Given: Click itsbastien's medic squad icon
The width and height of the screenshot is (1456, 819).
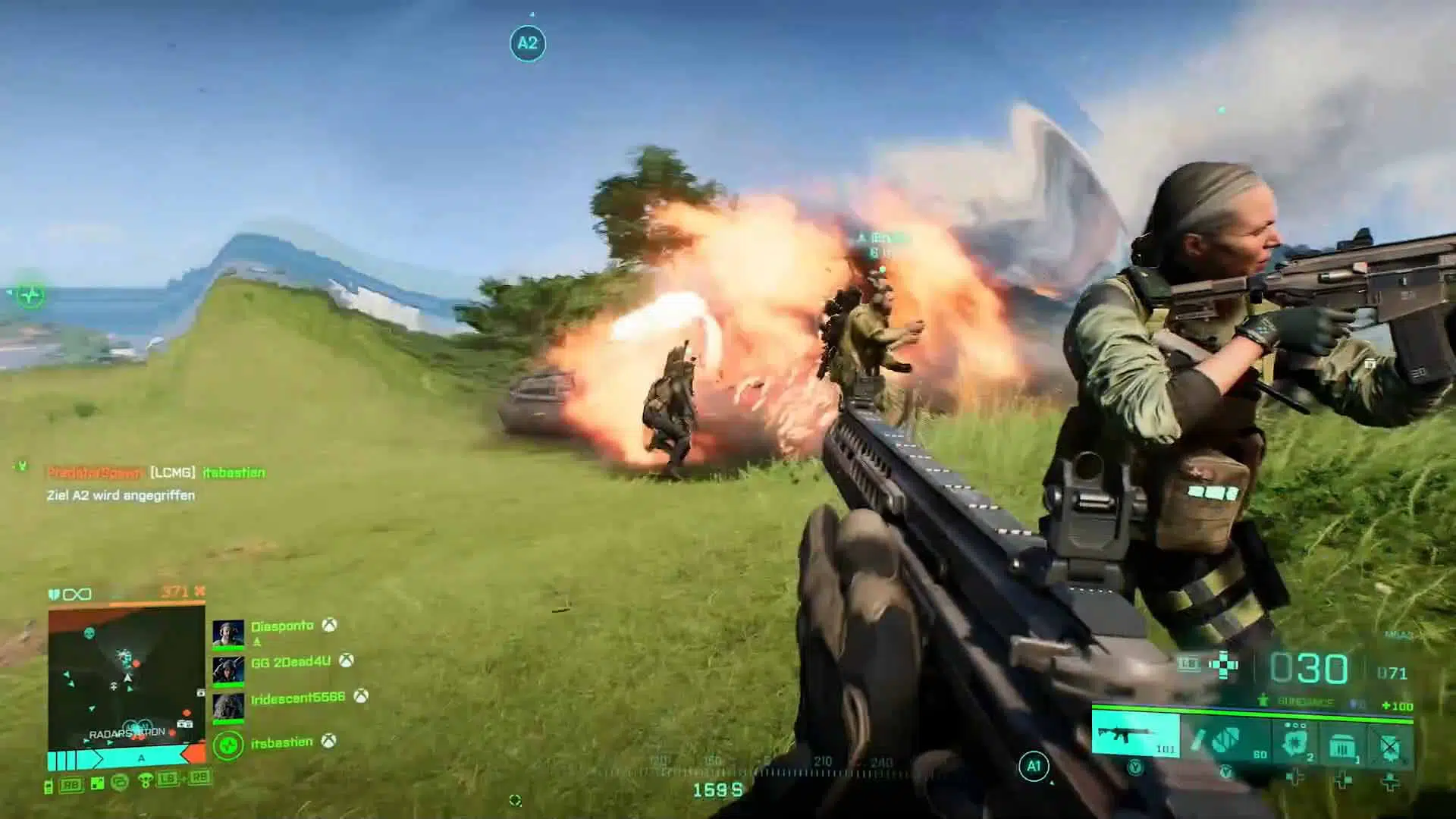Looking at the screenshot, I should coord(227,745).
